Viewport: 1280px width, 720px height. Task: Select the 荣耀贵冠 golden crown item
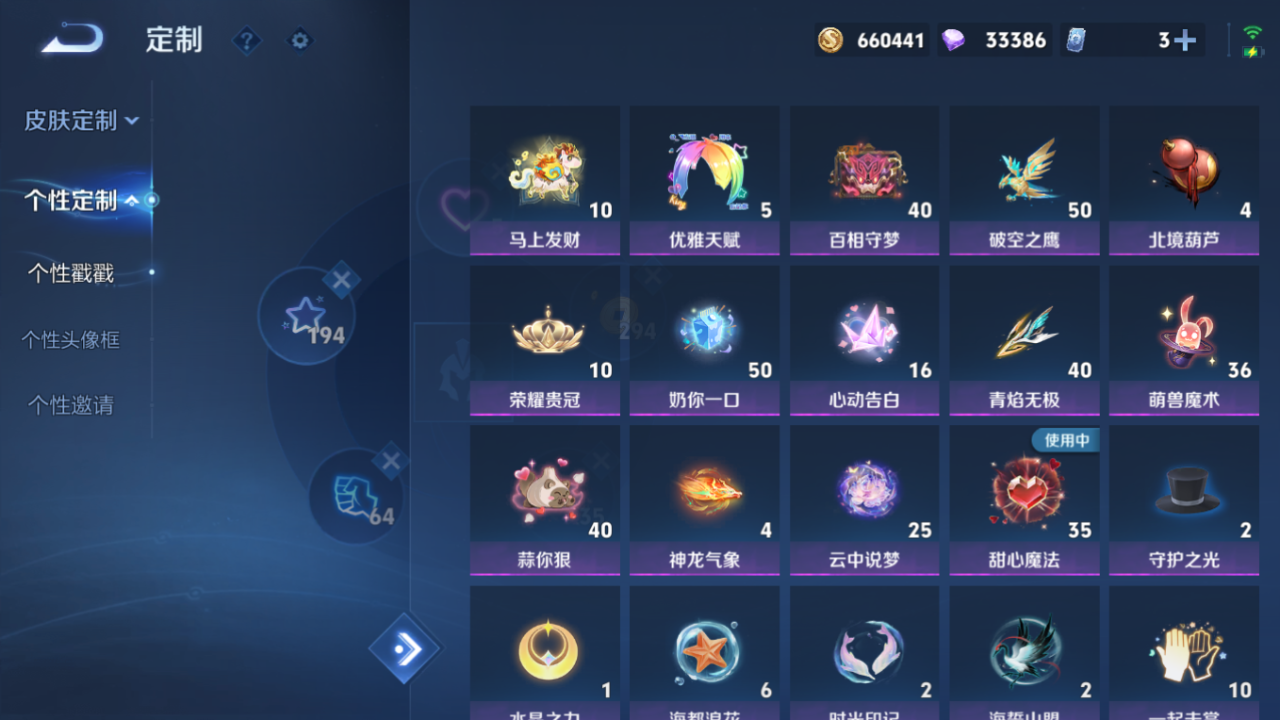tap(544, 340)
